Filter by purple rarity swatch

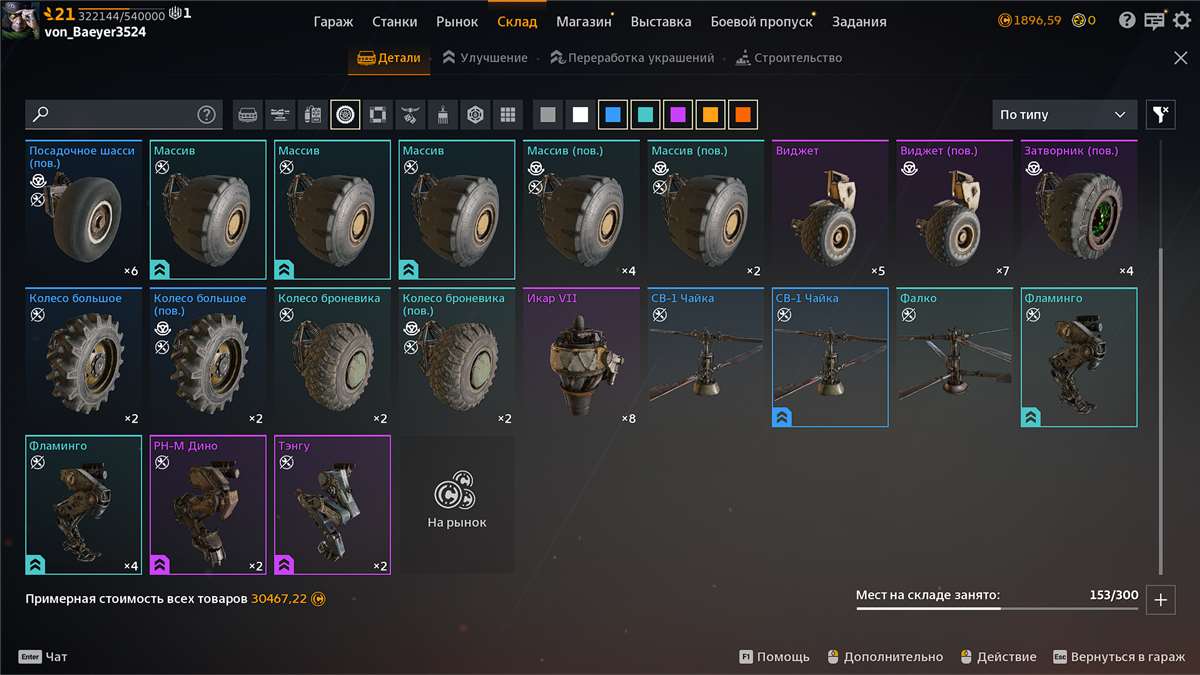click(678, 115)
